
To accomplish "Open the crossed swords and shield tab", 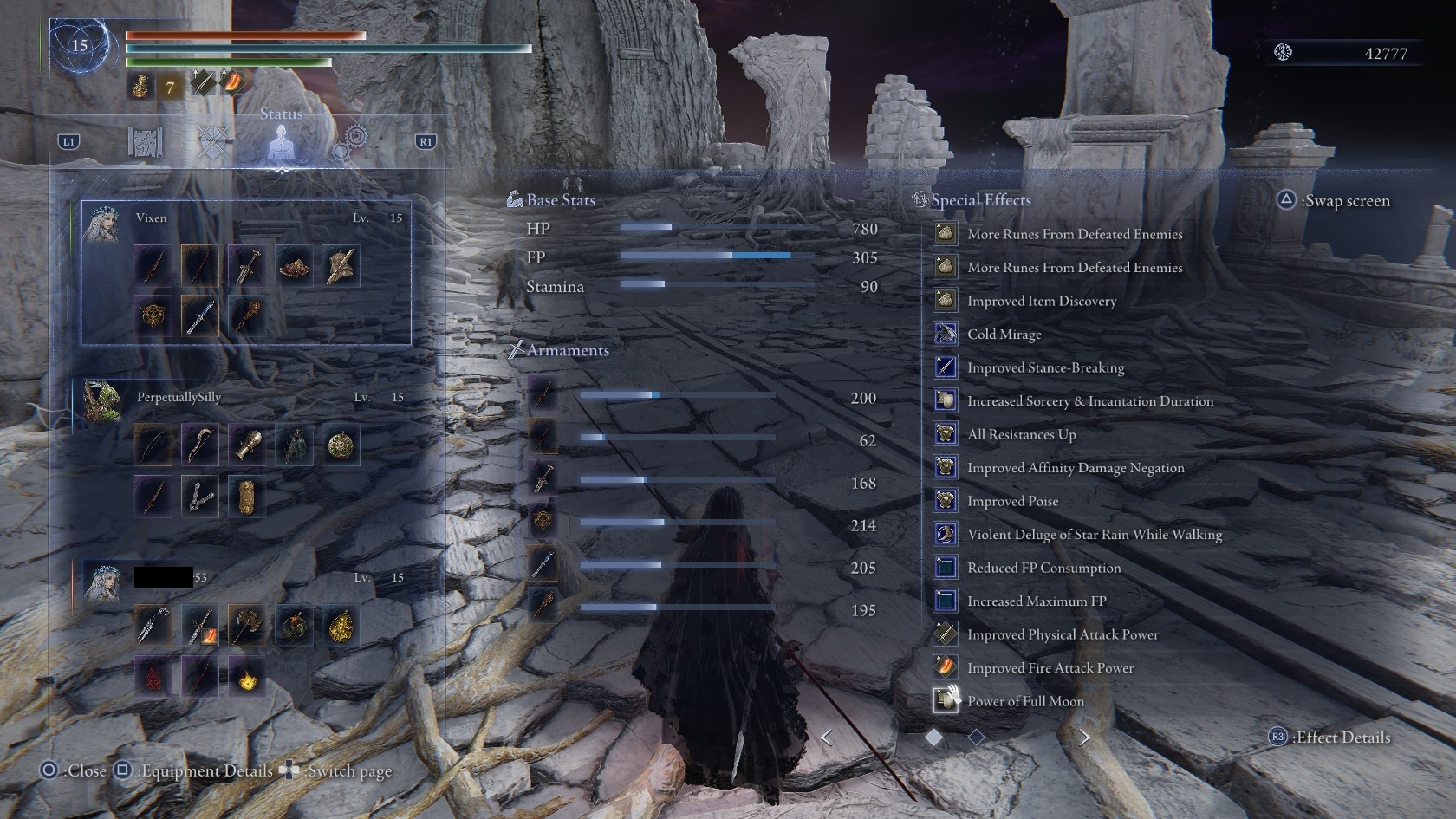I will click(213, 142).
